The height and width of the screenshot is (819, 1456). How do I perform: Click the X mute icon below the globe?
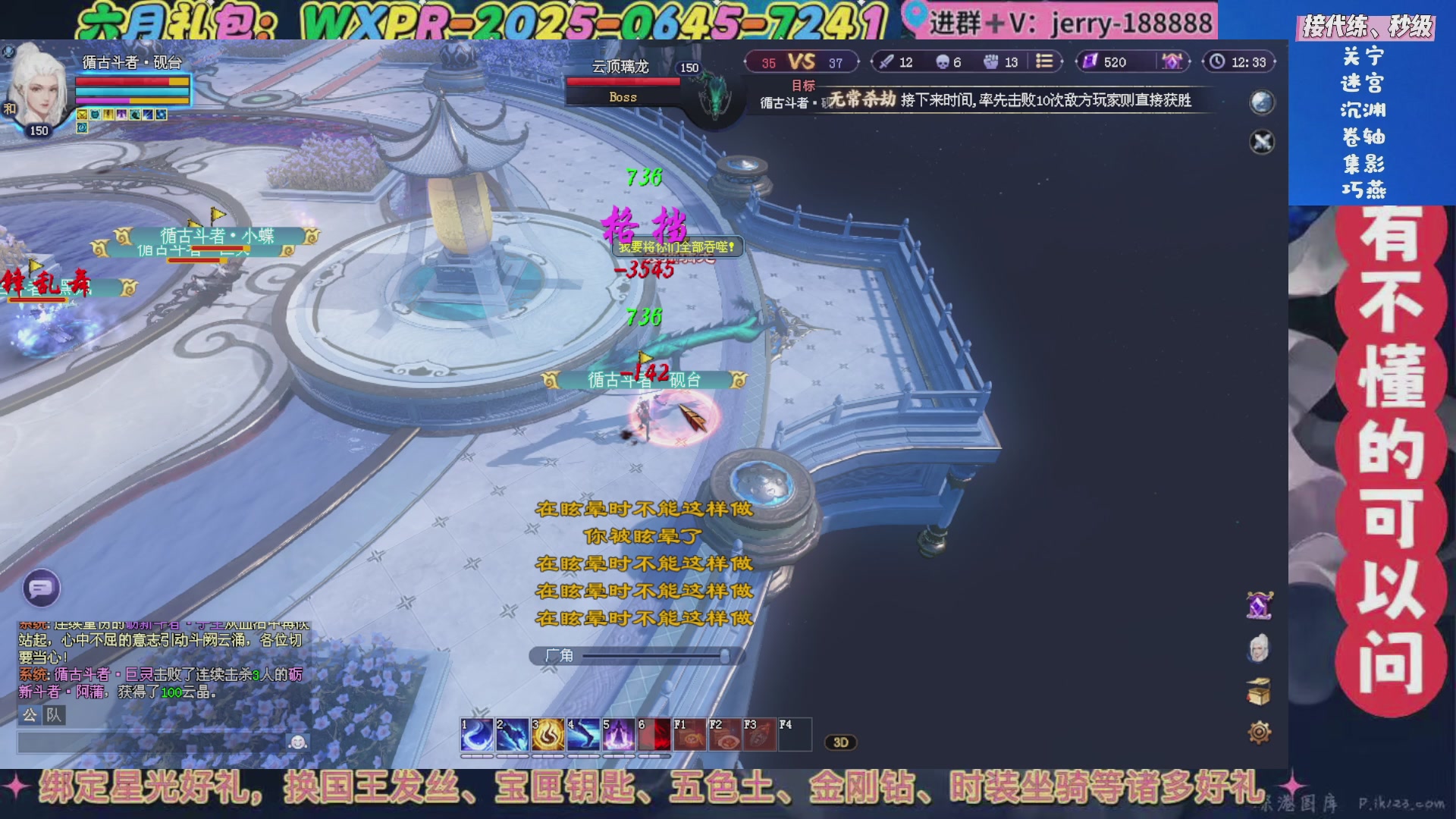(1261, 142)
